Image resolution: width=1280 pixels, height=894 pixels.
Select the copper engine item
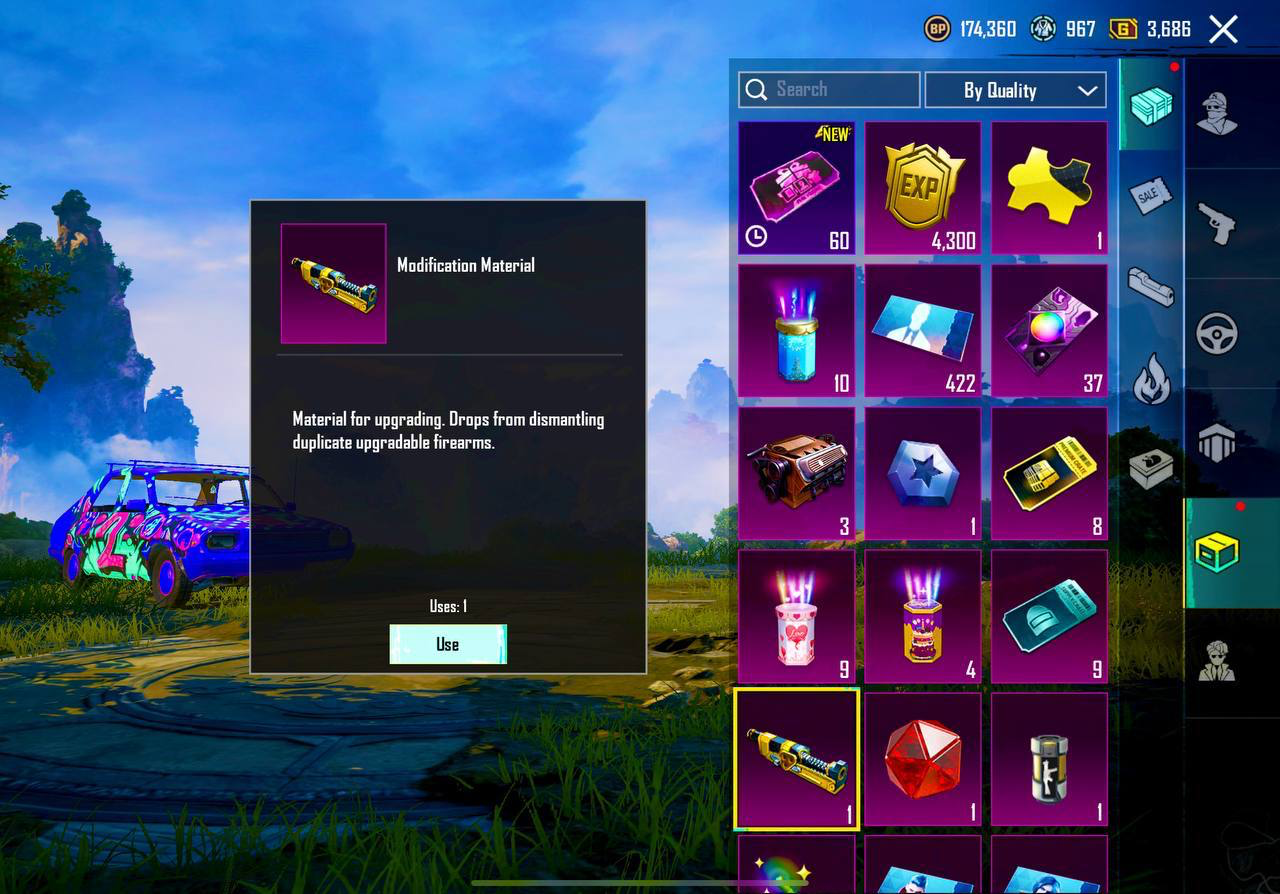pos(796,473)
